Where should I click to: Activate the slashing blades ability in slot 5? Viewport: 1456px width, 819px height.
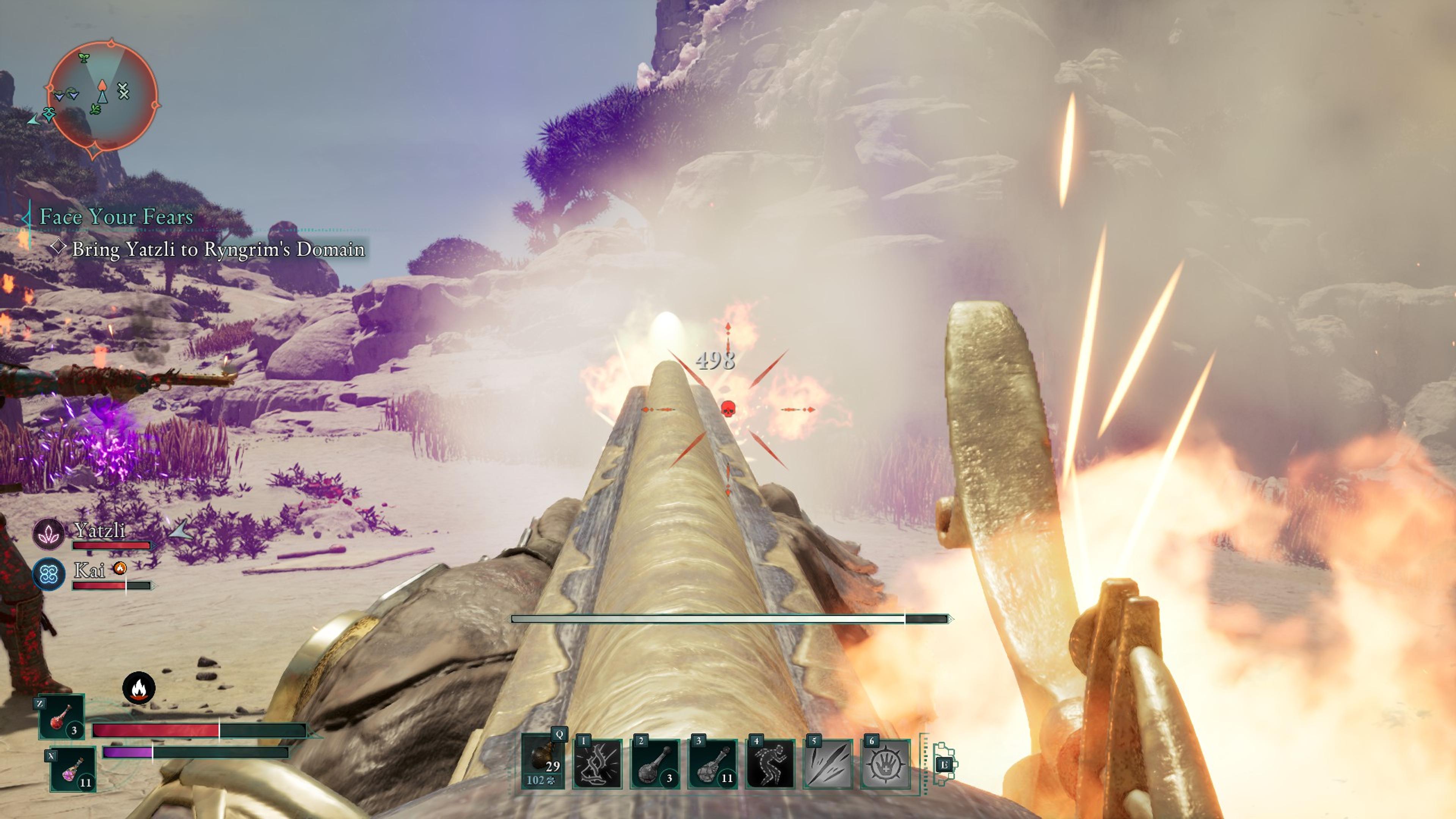827,764
